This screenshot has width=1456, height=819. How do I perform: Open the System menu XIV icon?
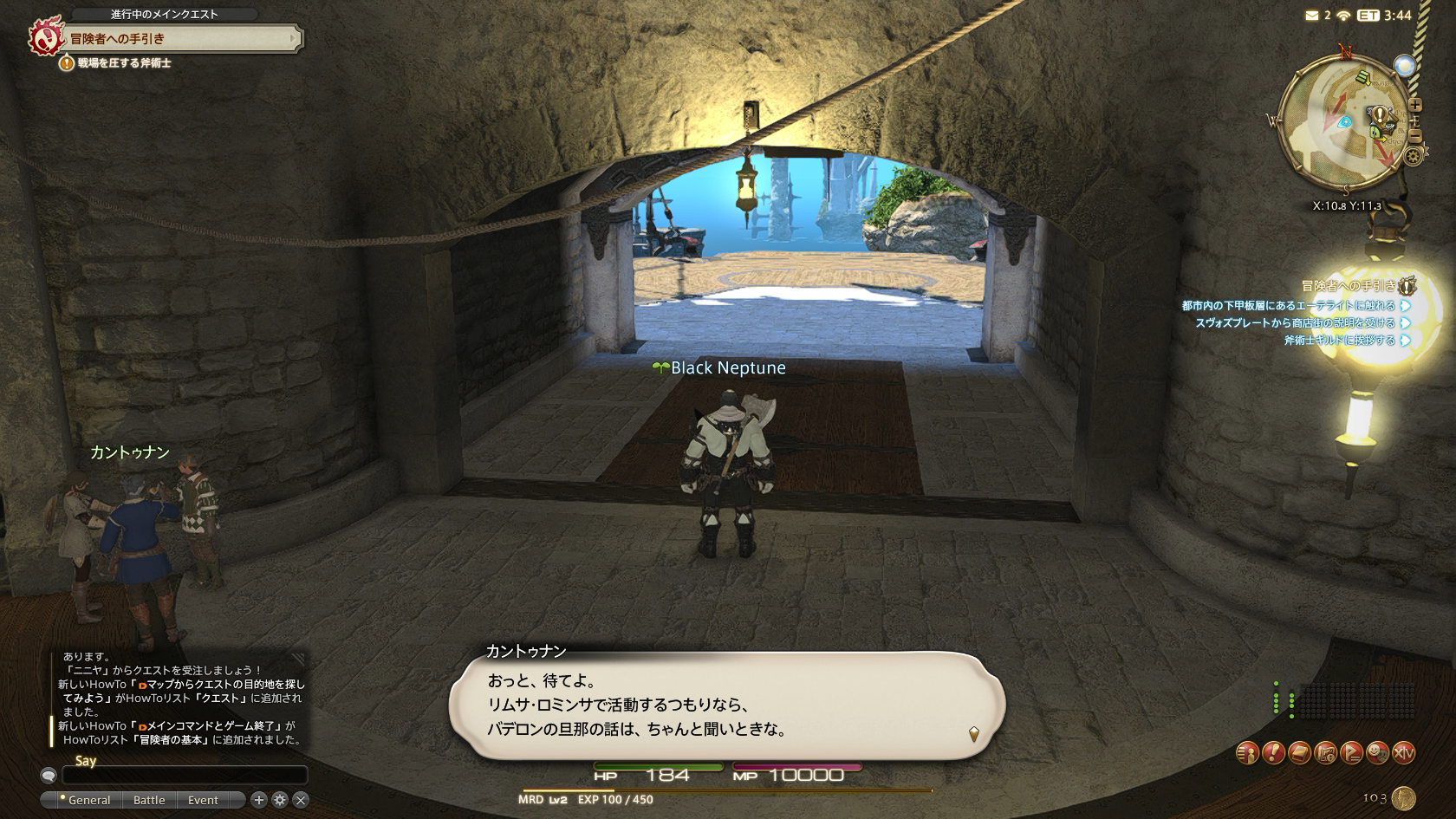tap(1403, 753)
